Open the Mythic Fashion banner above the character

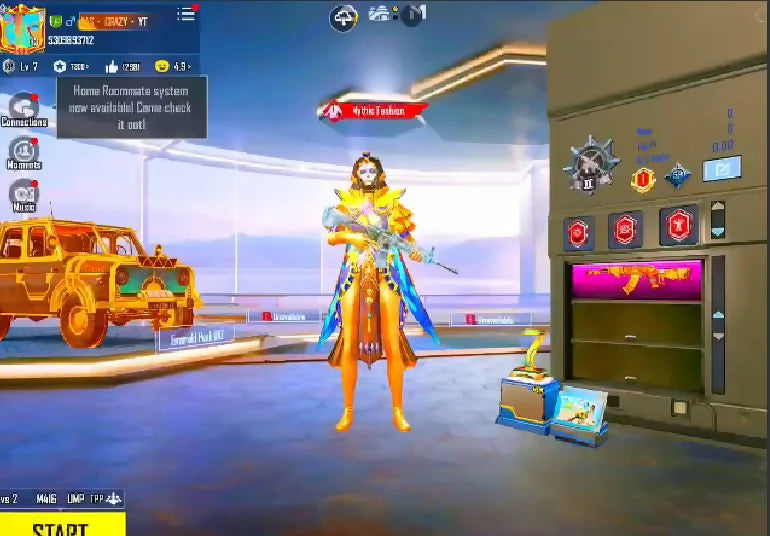(374, 111)
